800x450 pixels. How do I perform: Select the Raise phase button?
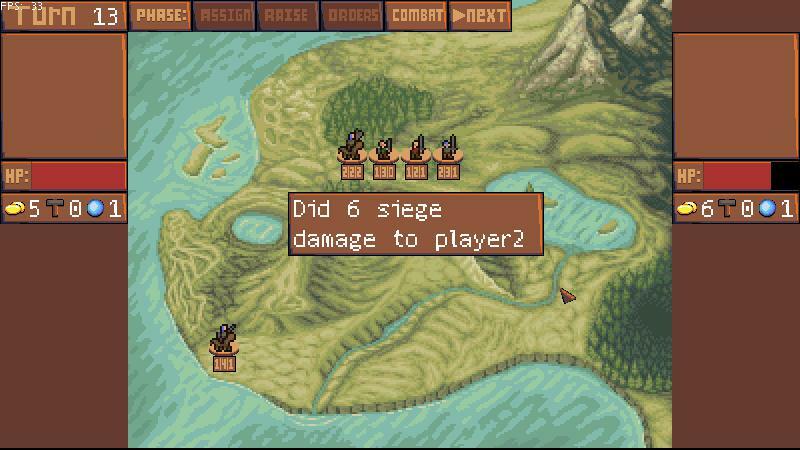pyautogui.click(x=286, y=16)
